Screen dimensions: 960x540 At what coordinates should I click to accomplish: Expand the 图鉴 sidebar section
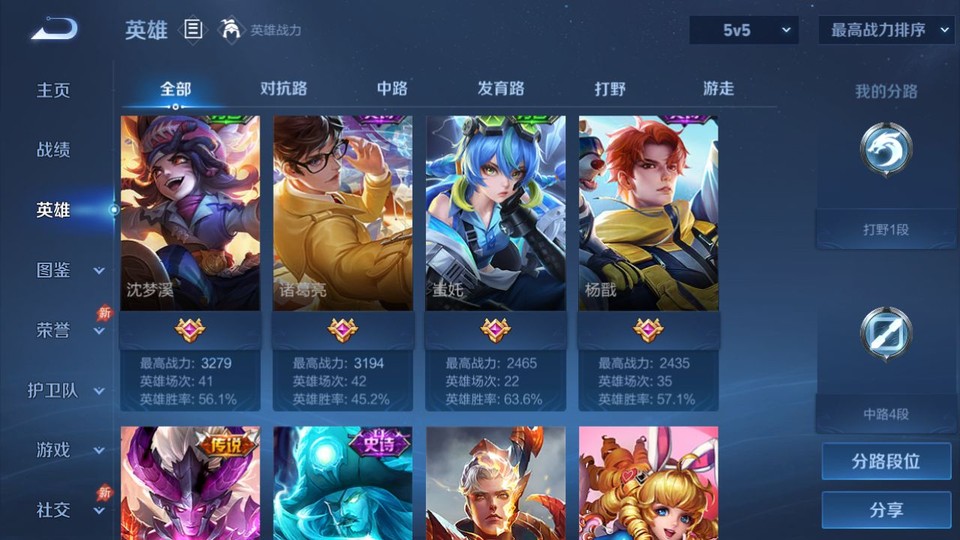[68, 270]
